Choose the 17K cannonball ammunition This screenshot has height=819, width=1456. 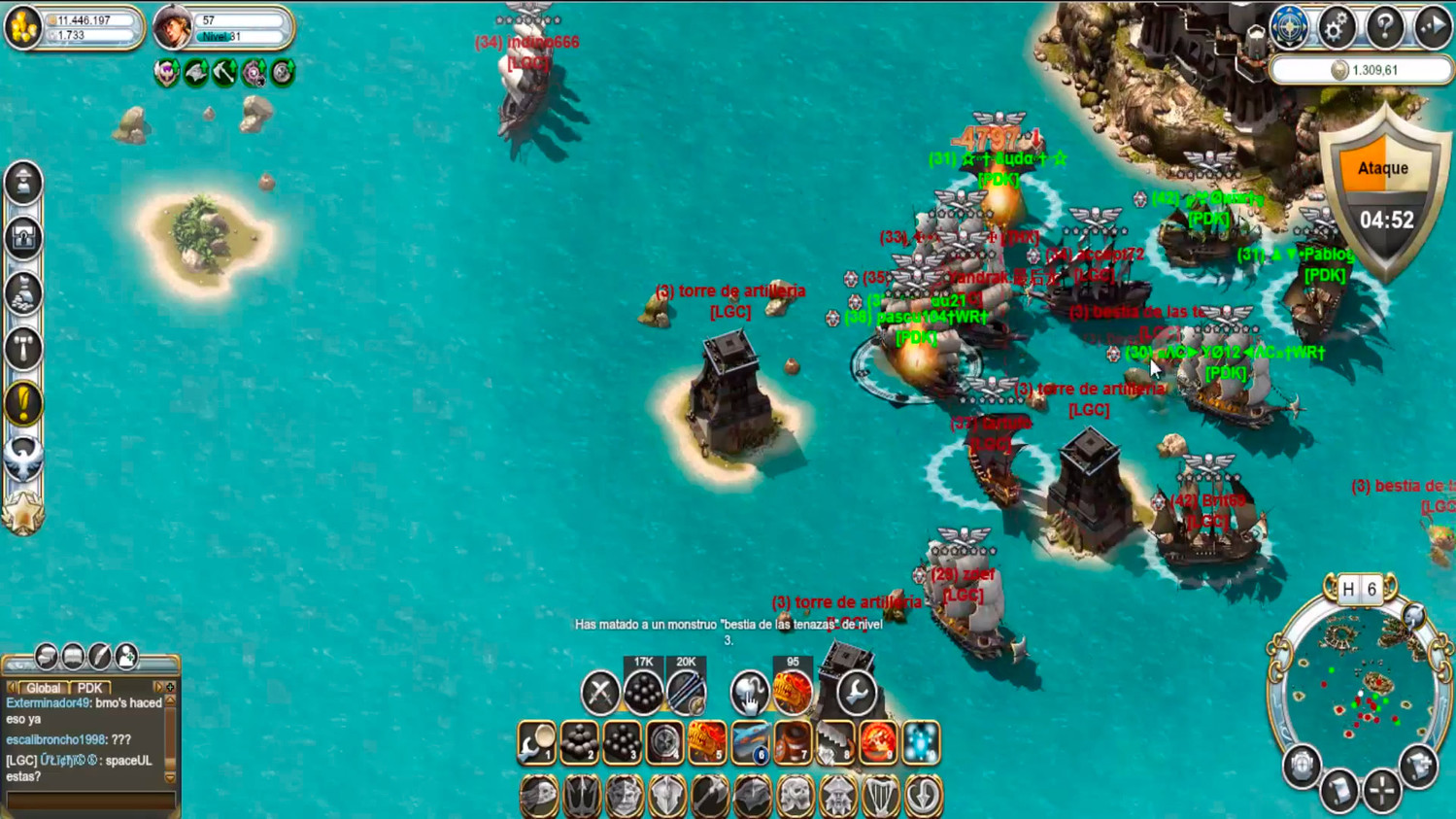[x=643, y=692]
